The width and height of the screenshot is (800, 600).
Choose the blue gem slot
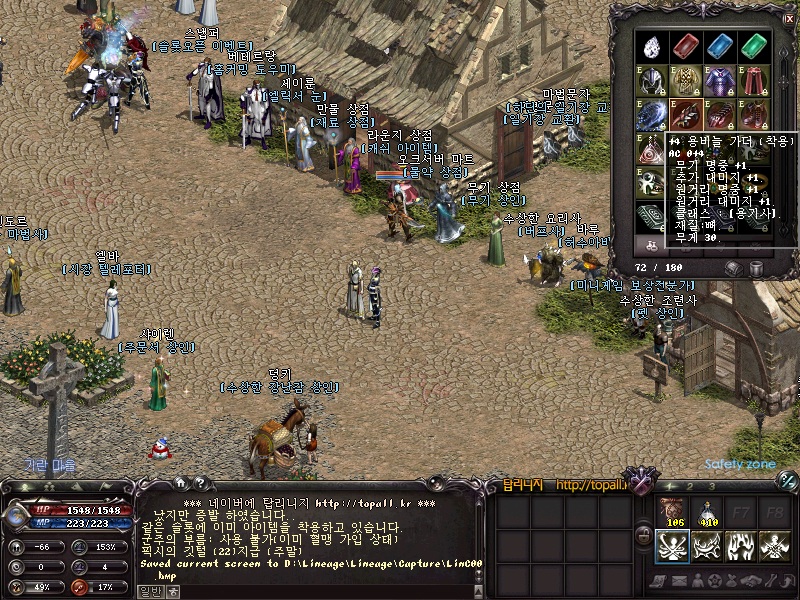719,46
